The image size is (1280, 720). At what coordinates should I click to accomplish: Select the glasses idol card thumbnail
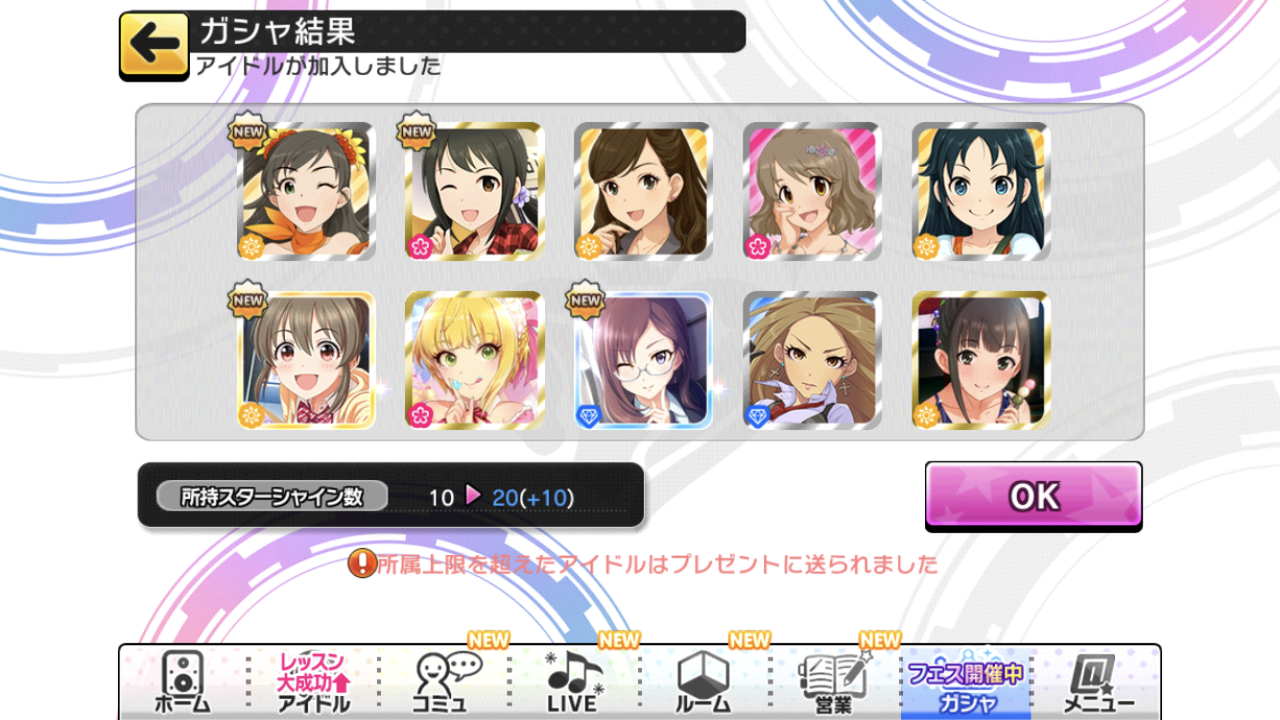pyautogui.click(x=643, y=360)
